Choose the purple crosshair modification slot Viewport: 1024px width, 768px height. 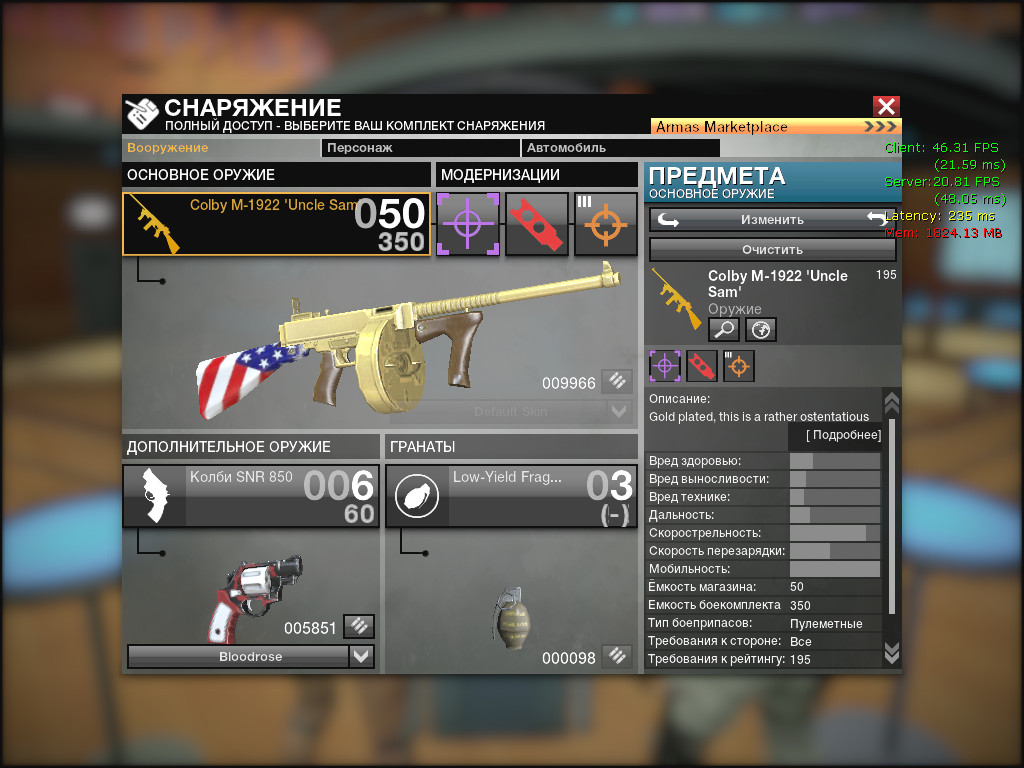tap(468, 224)
